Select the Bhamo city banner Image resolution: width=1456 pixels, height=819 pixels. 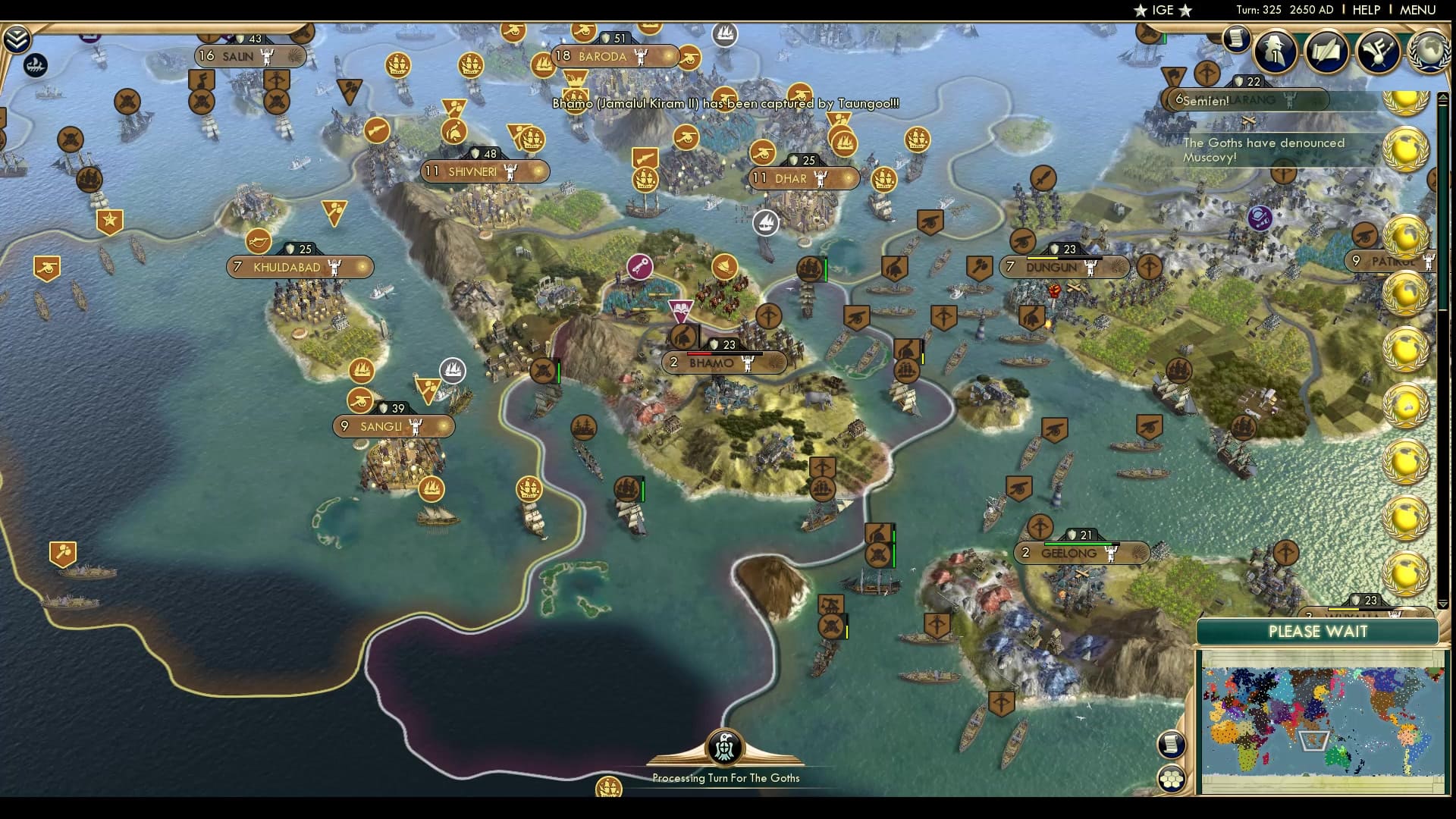[x=713, y=362]
